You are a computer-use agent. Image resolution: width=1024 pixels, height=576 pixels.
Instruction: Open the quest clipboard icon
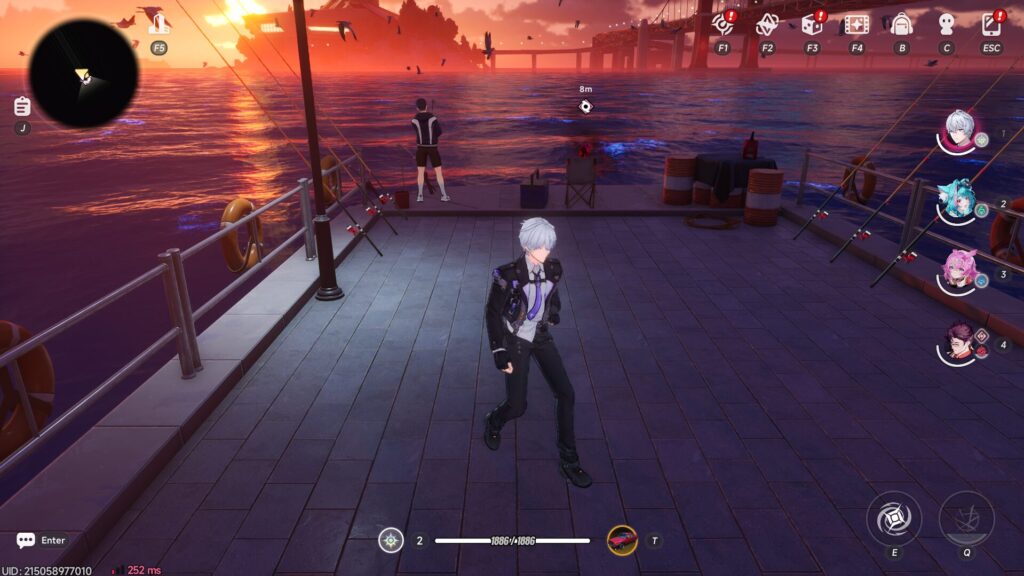tap(22, 106)
